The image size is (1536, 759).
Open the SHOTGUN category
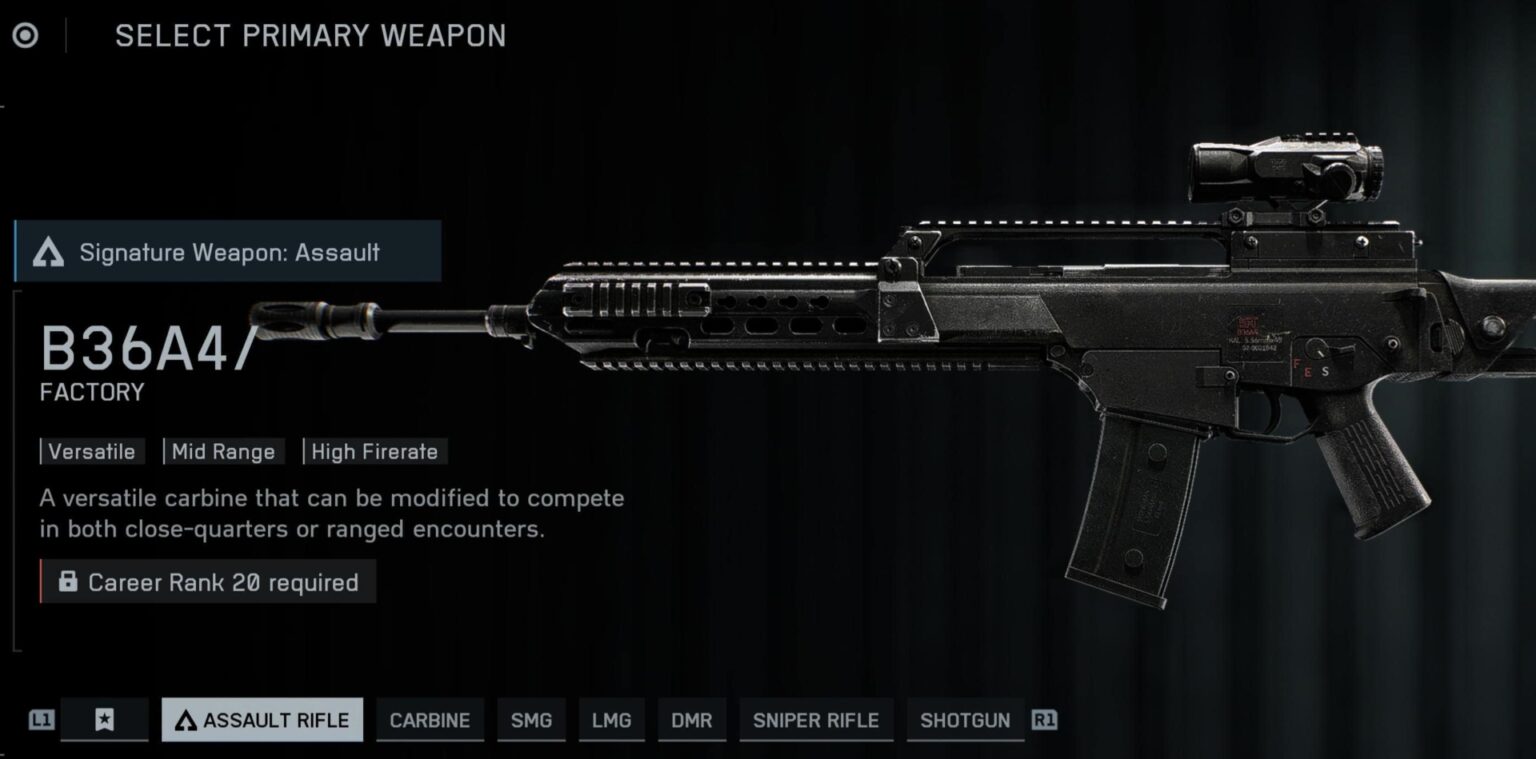pos(964,720)
